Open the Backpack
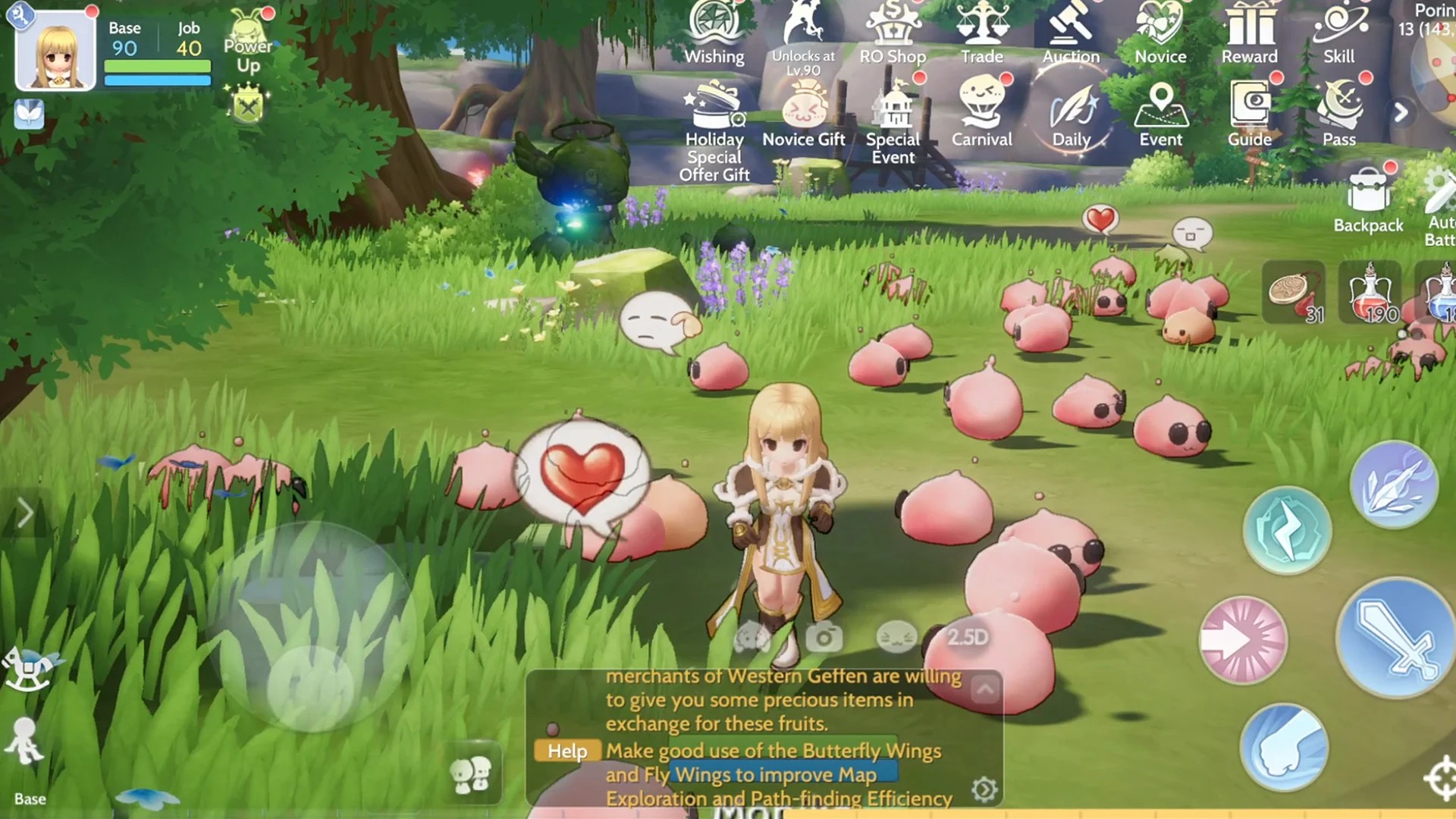 click(1368, 199)
